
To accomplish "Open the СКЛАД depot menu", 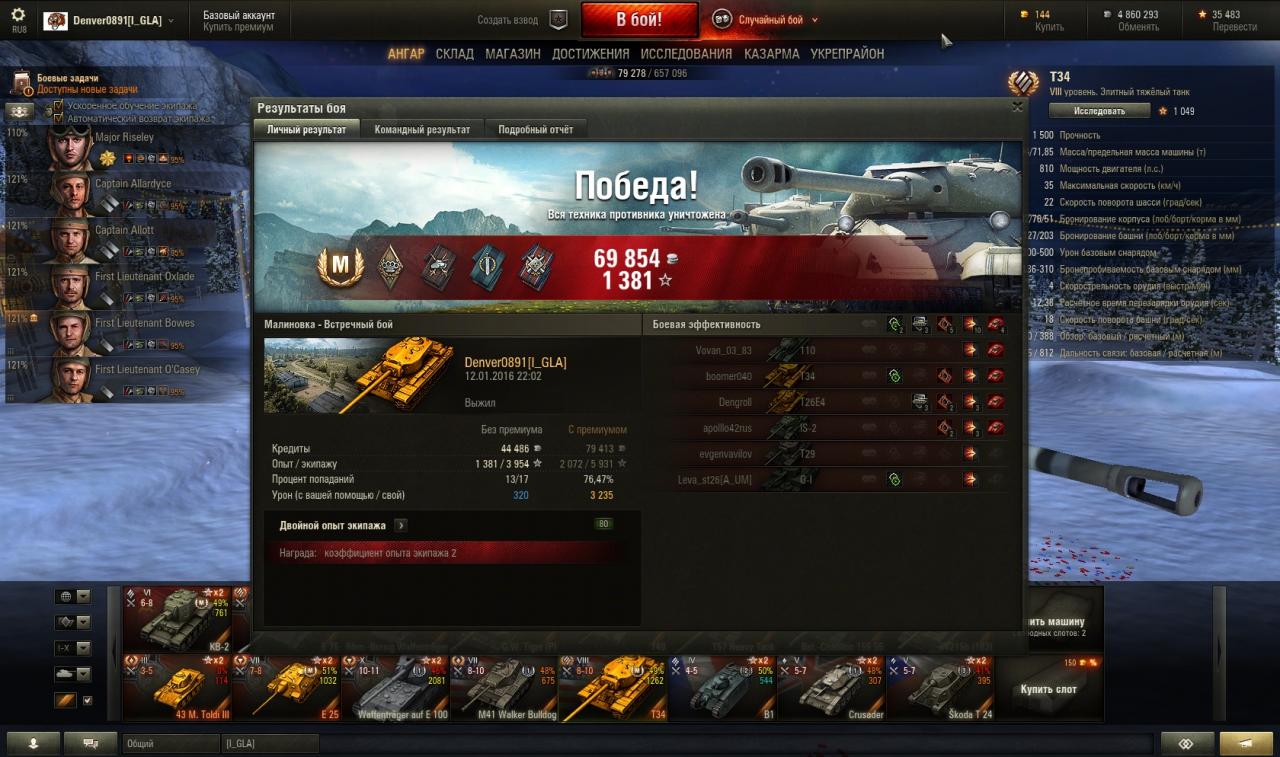I will (454, 54).
